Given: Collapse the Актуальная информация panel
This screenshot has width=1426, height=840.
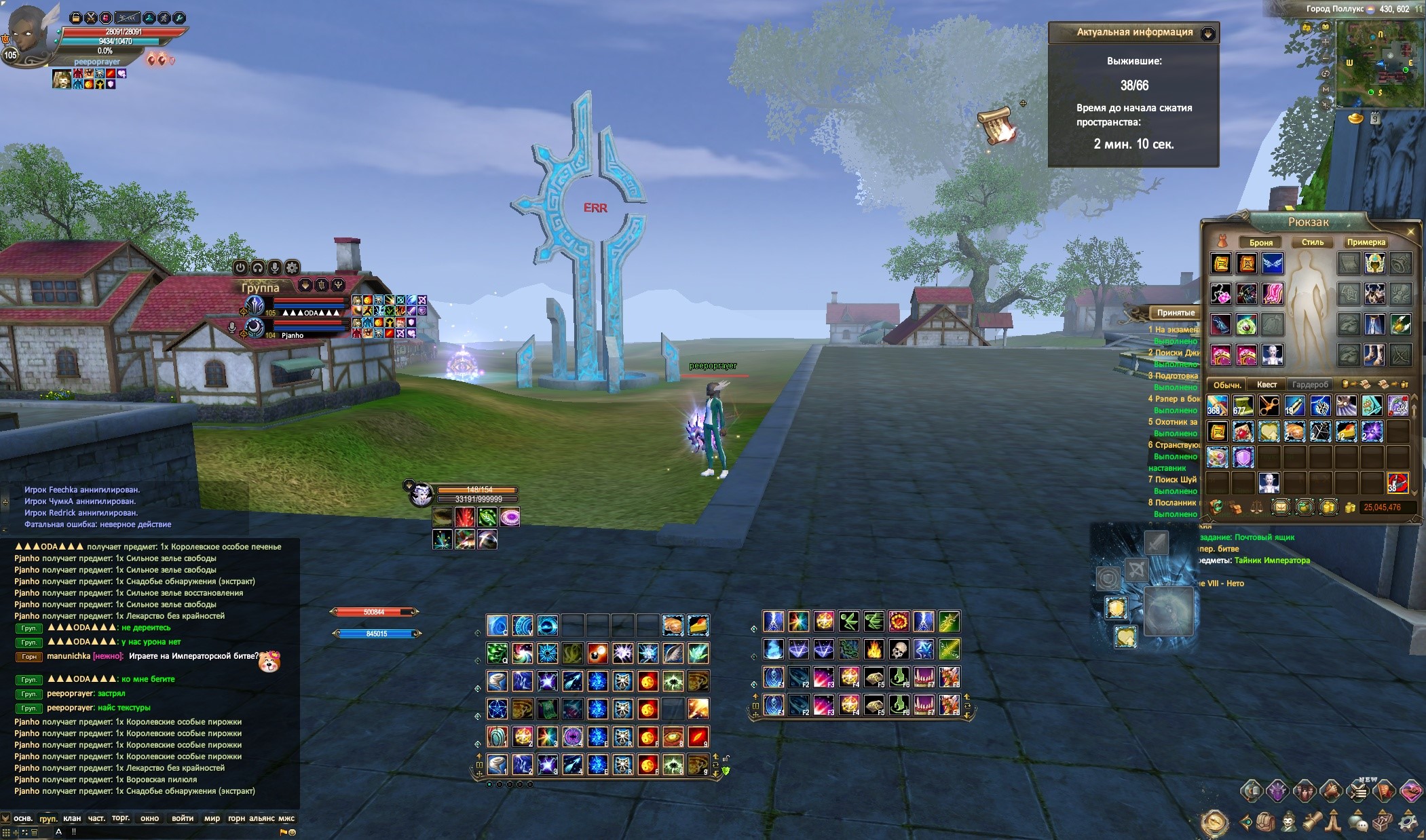Looking at the screenshot, I should click(x=1207, y=33).
